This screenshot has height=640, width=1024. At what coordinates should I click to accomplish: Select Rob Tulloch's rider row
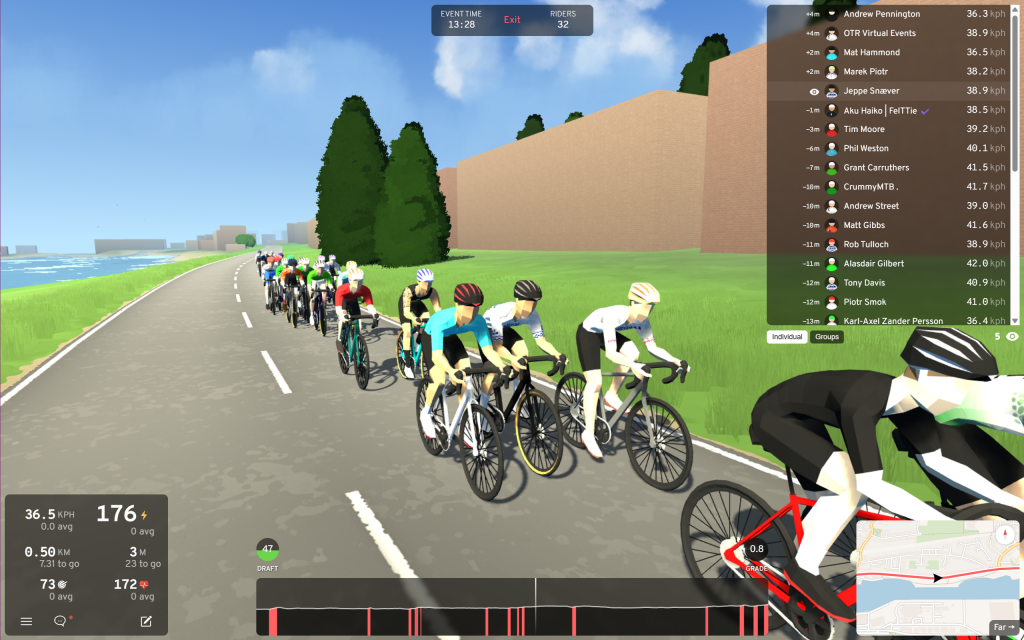[866, 244]
